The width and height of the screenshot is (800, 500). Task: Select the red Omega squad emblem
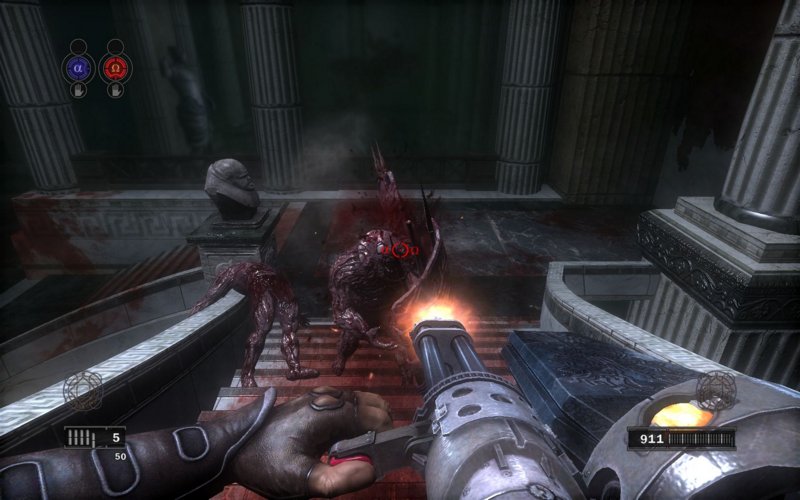[116, 67]
